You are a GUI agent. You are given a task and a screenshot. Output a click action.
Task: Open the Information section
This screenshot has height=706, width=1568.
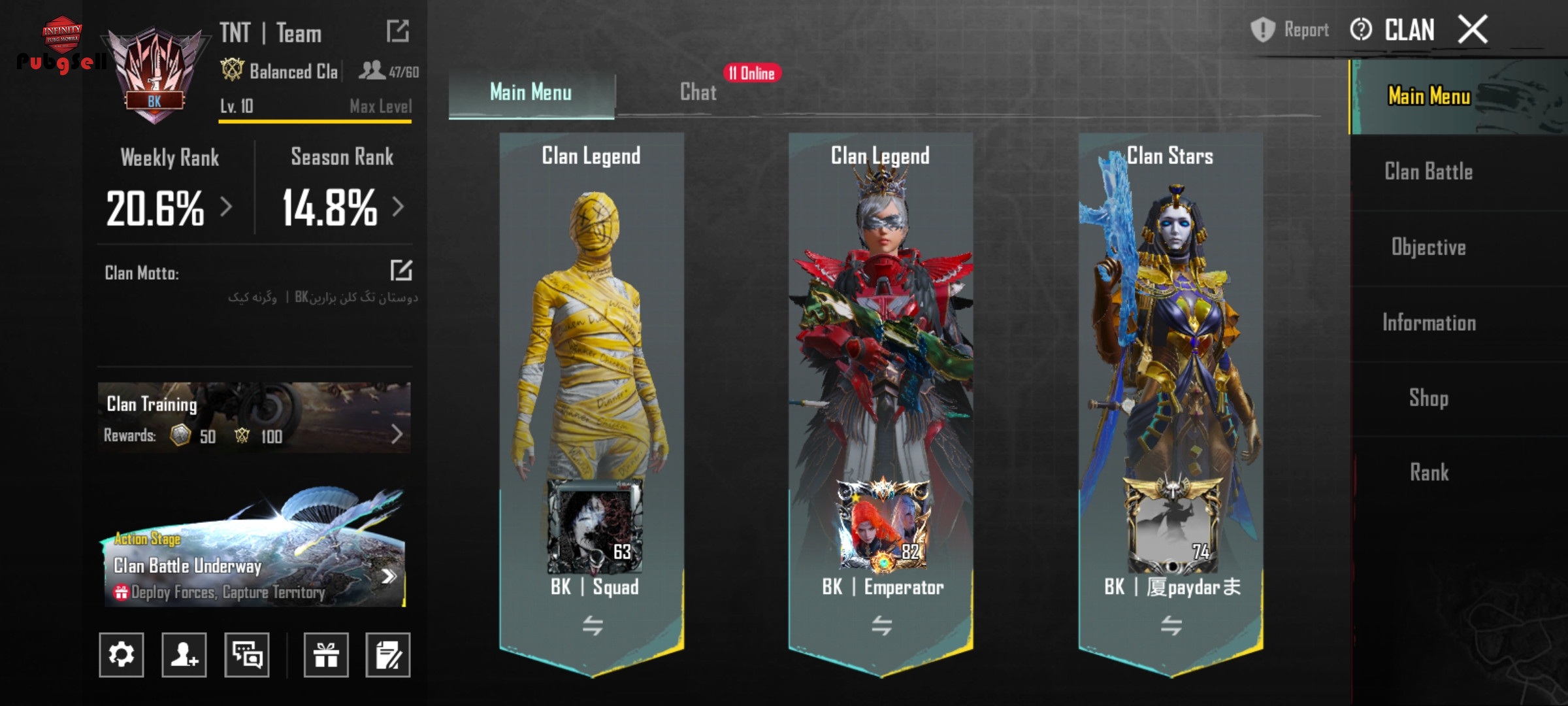coord(1428,323)
